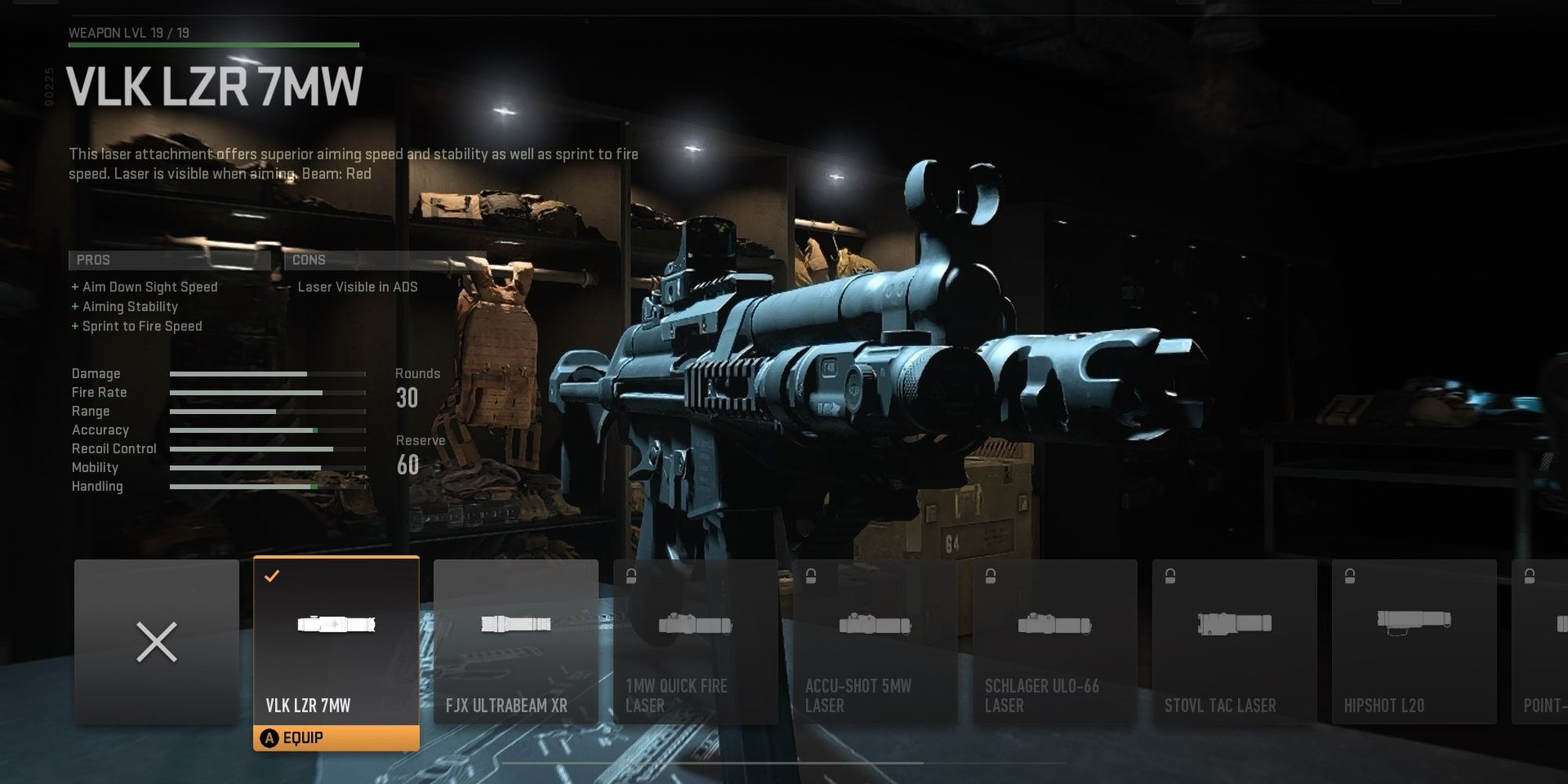This screenshot has height=784, width=1568.
Task: Click the lock icon on STOVL Tac Laser
Action: click(1168, 575)
